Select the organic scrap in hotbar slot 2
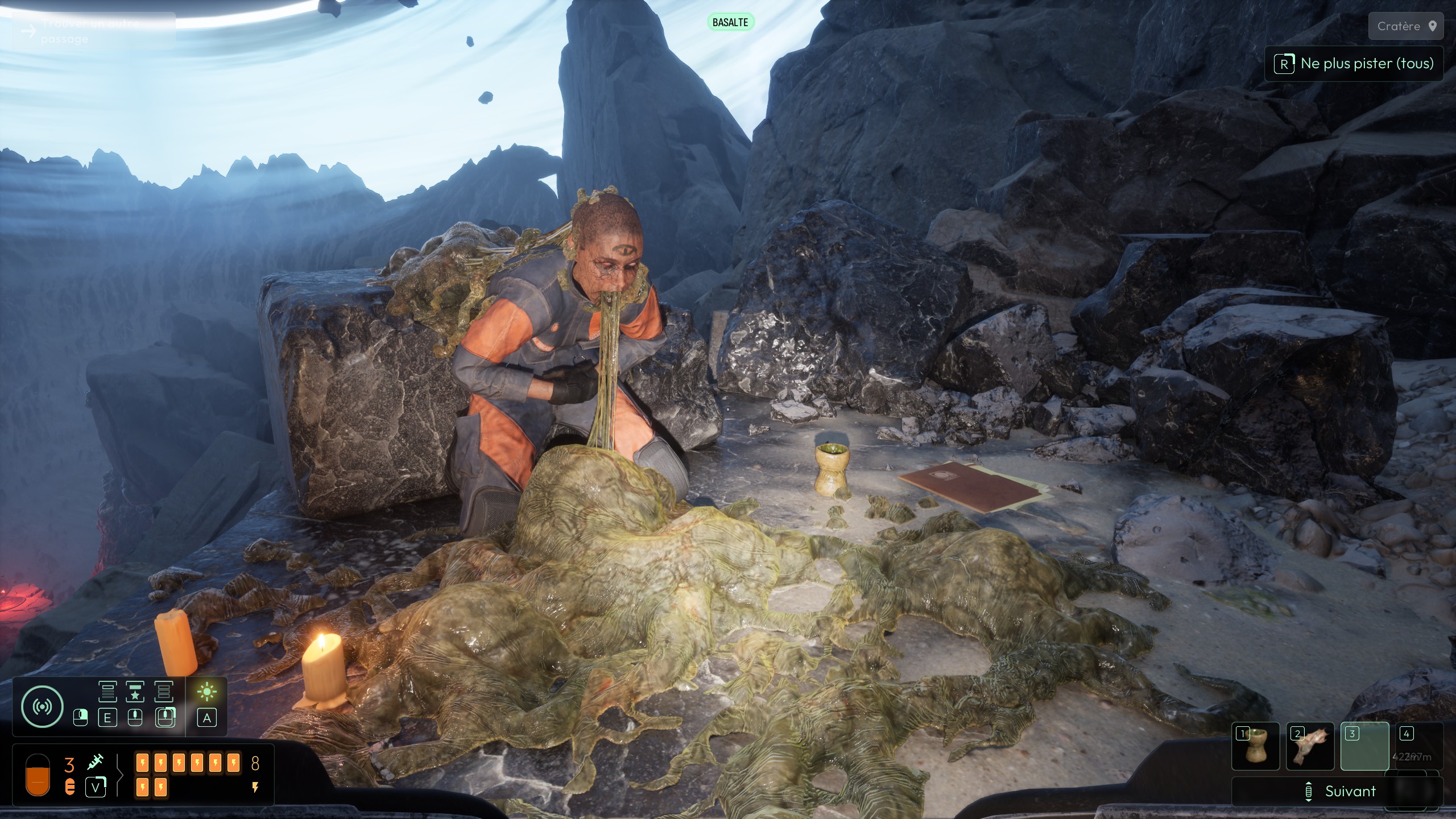The width and height of the screenshot is (1456, 819). [x=1310, y=746]
